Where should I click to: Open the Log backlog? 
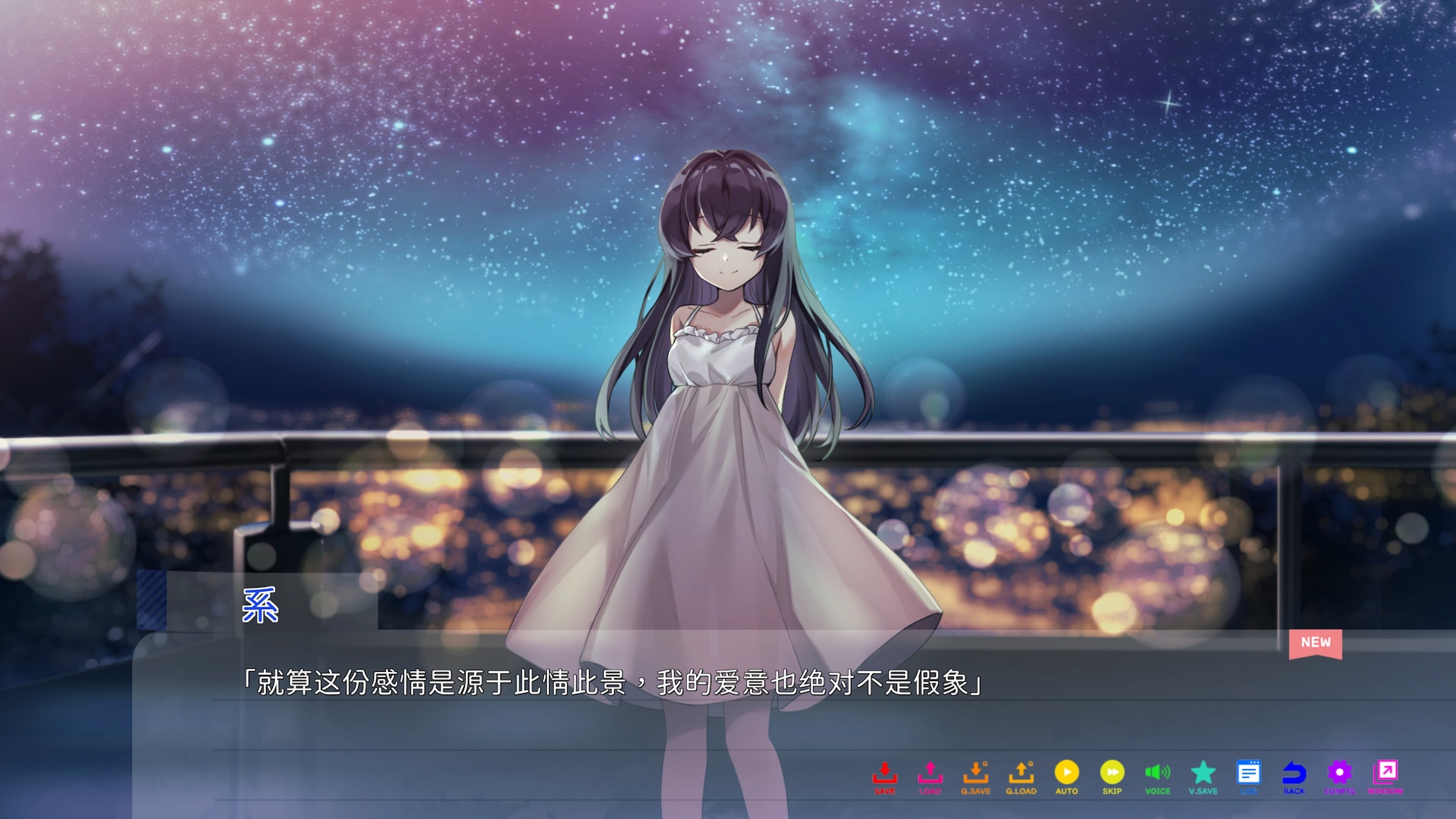pos(1248,776)
